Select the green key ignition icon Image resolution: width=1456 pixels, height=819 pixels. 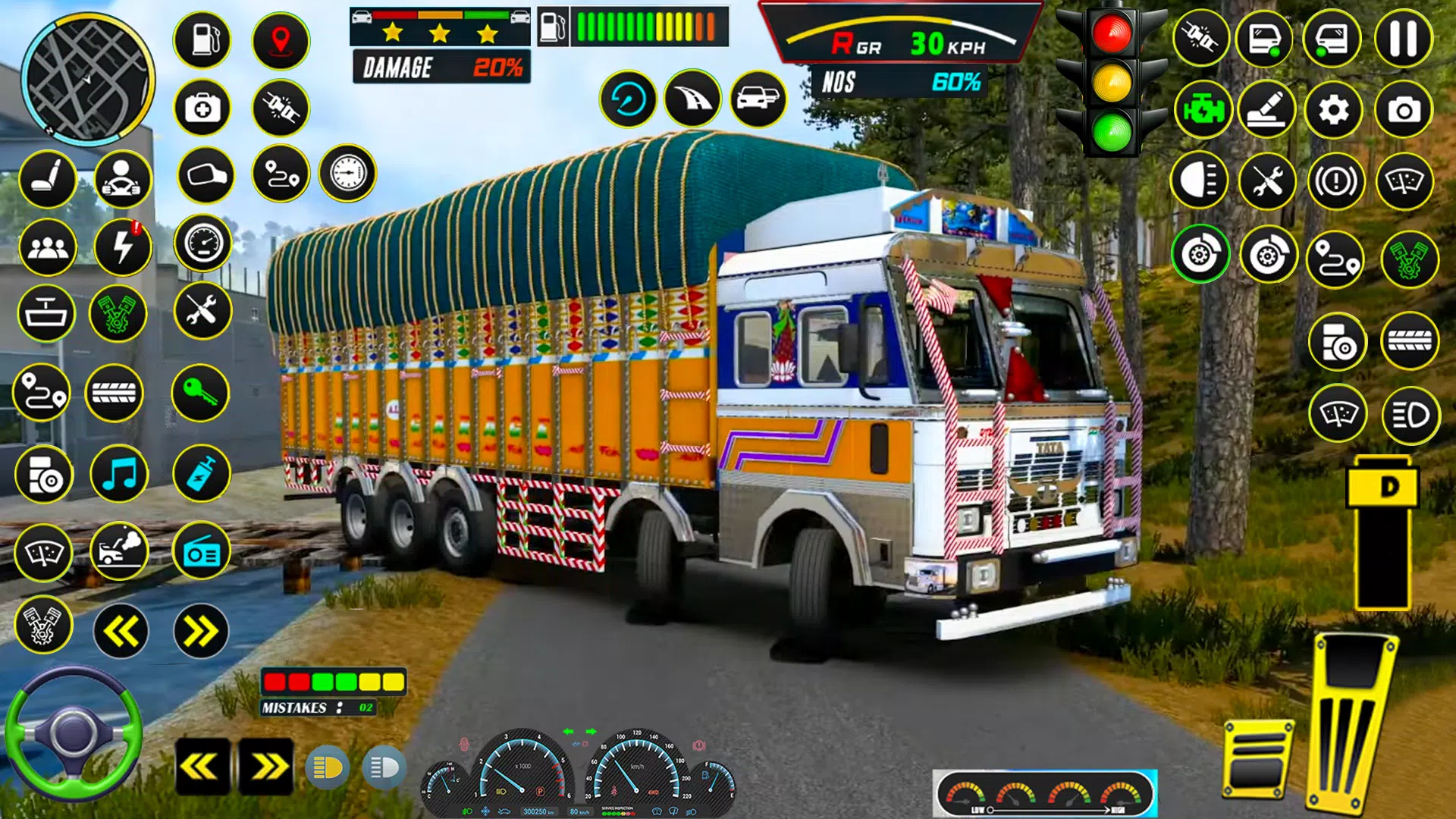(x=202, y=394)
